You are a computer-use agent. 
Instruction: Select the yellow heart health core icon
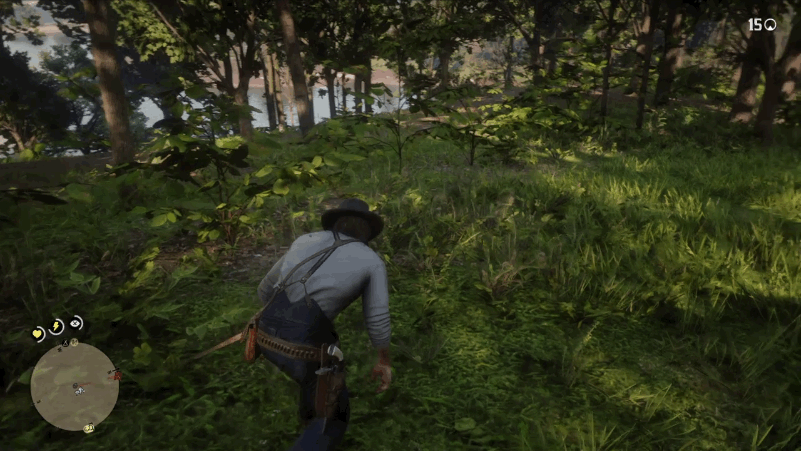coord(38,333)
